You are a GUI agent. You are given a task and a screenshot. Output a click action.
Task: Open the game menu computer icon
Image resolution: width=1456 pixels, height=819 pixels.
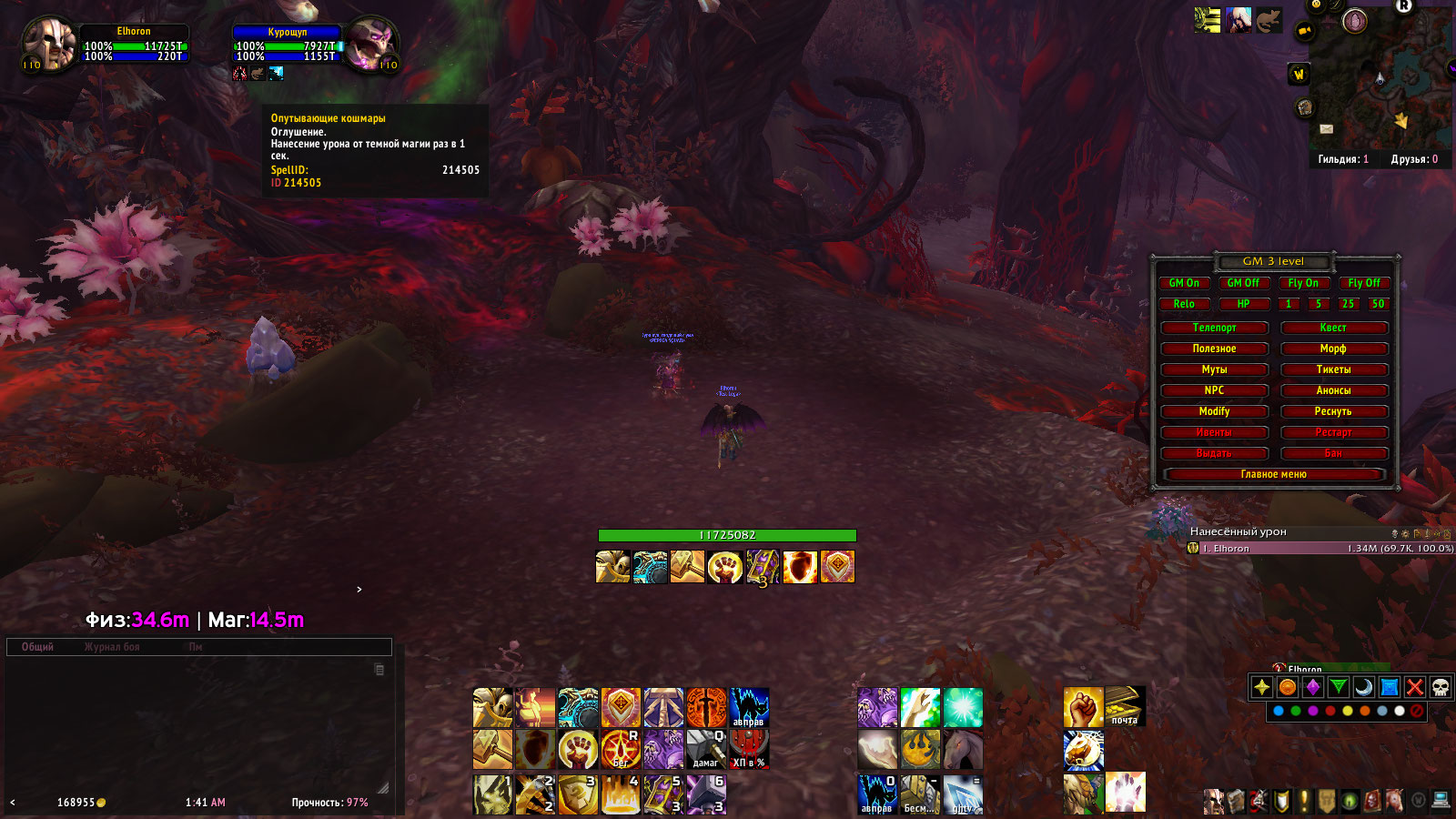click(x=1440, y=801)
